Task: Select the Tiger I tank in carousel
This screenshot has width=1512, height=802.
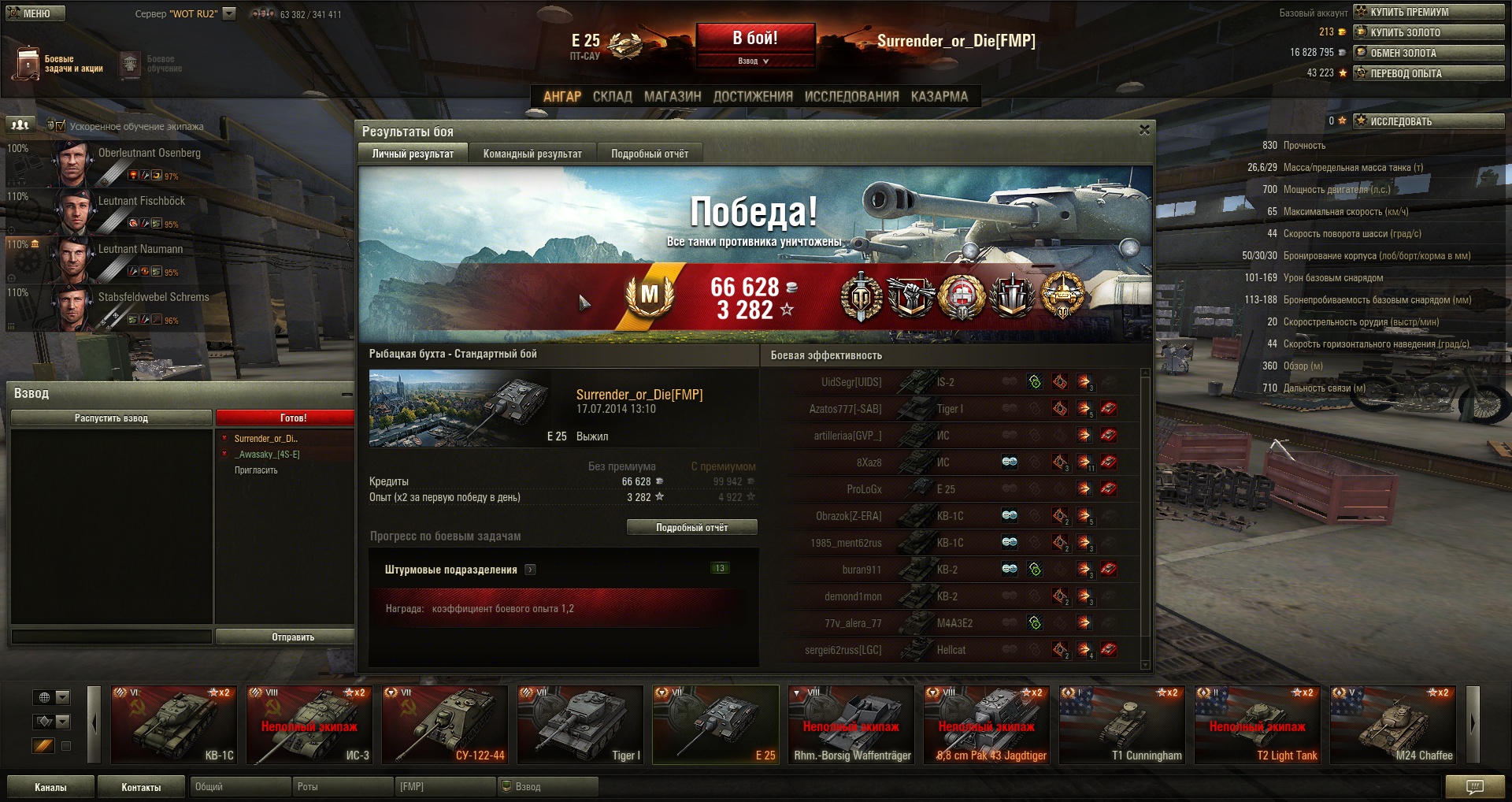Action: pyautogui.click(x=580, y=725)
